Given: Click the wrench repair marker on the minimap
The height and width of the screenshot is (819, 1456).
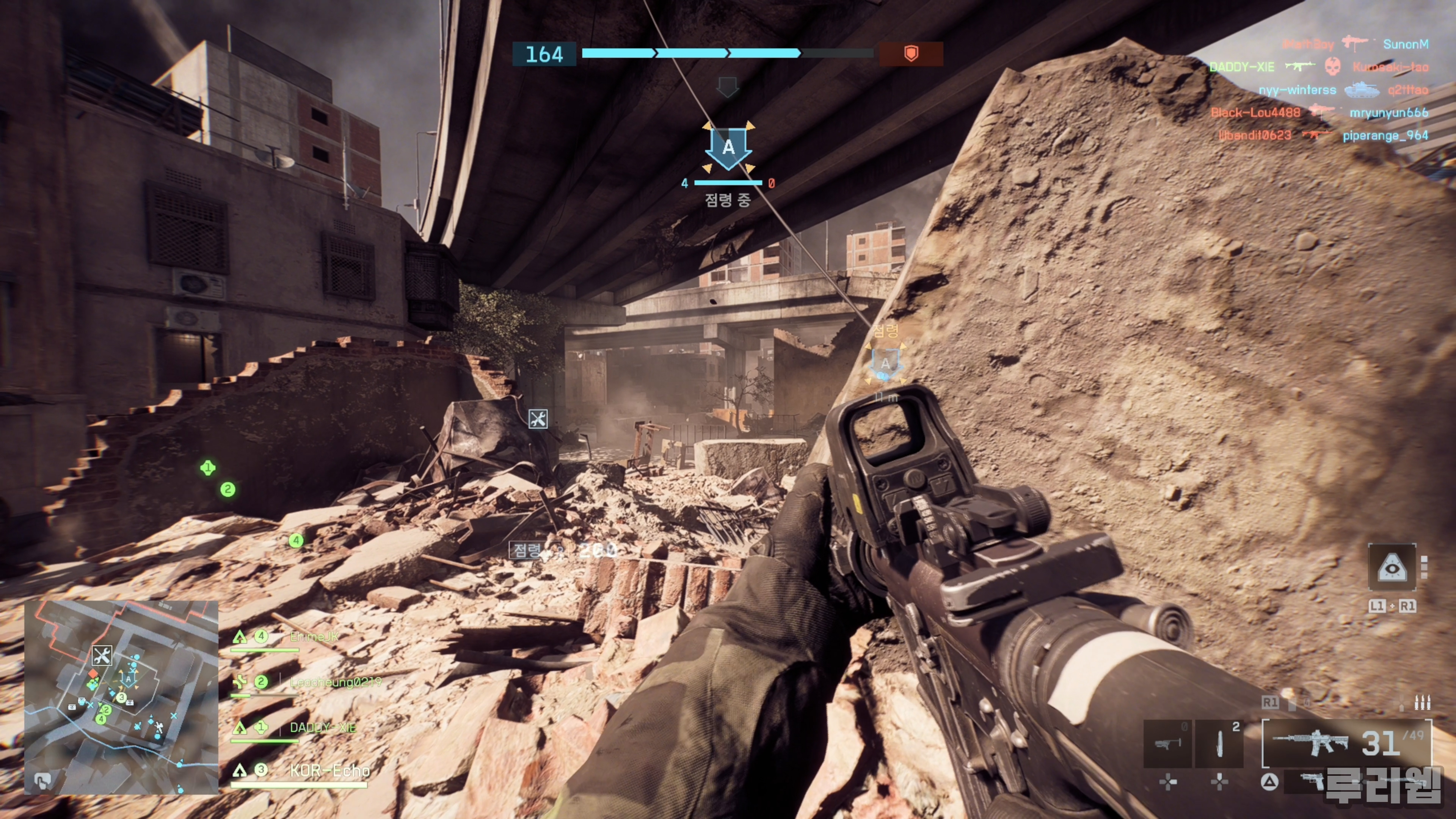Looking at the screenshot, I should point(102,656).
